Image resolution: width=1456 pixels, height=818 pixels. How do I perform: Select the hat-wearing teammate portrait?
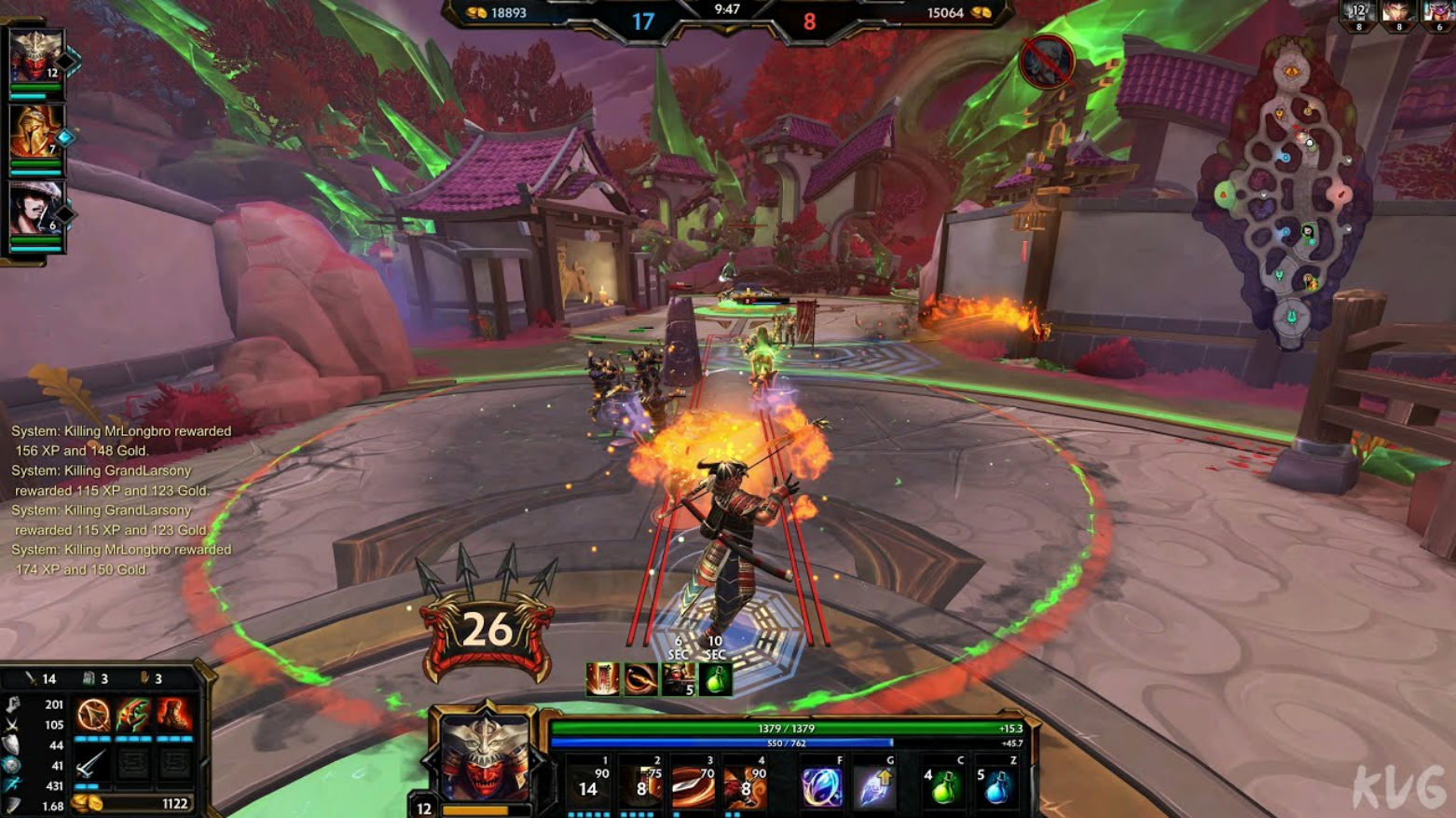pyautogui.click(x=35, y=209)
